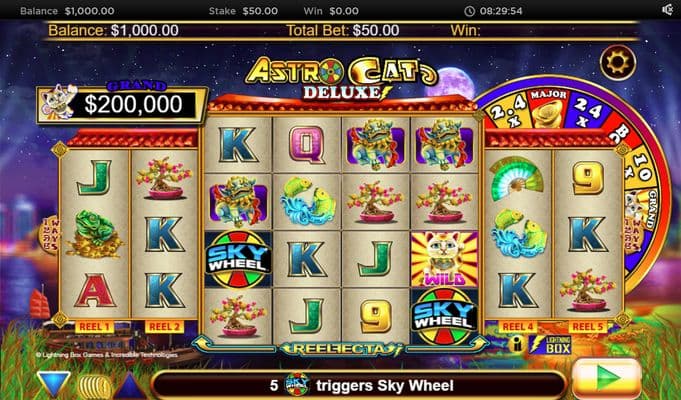Spin the reels with the green arrow button
This screenshot has height=400, width=681.
(607, 380)
